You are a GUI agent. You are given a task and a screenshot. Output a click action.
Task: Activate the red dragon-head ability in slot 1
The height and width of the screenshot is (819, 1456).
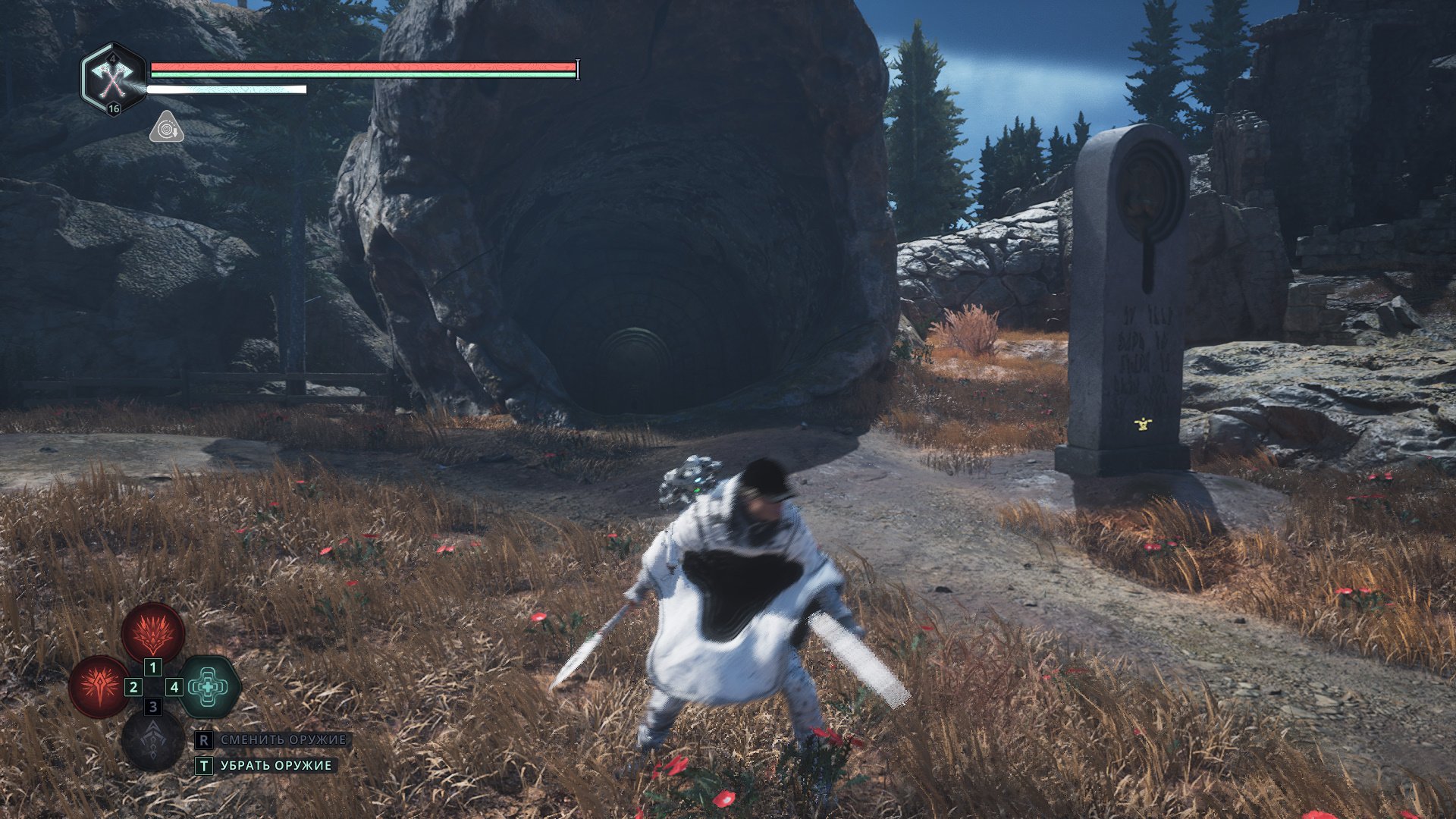coord(153,631)
